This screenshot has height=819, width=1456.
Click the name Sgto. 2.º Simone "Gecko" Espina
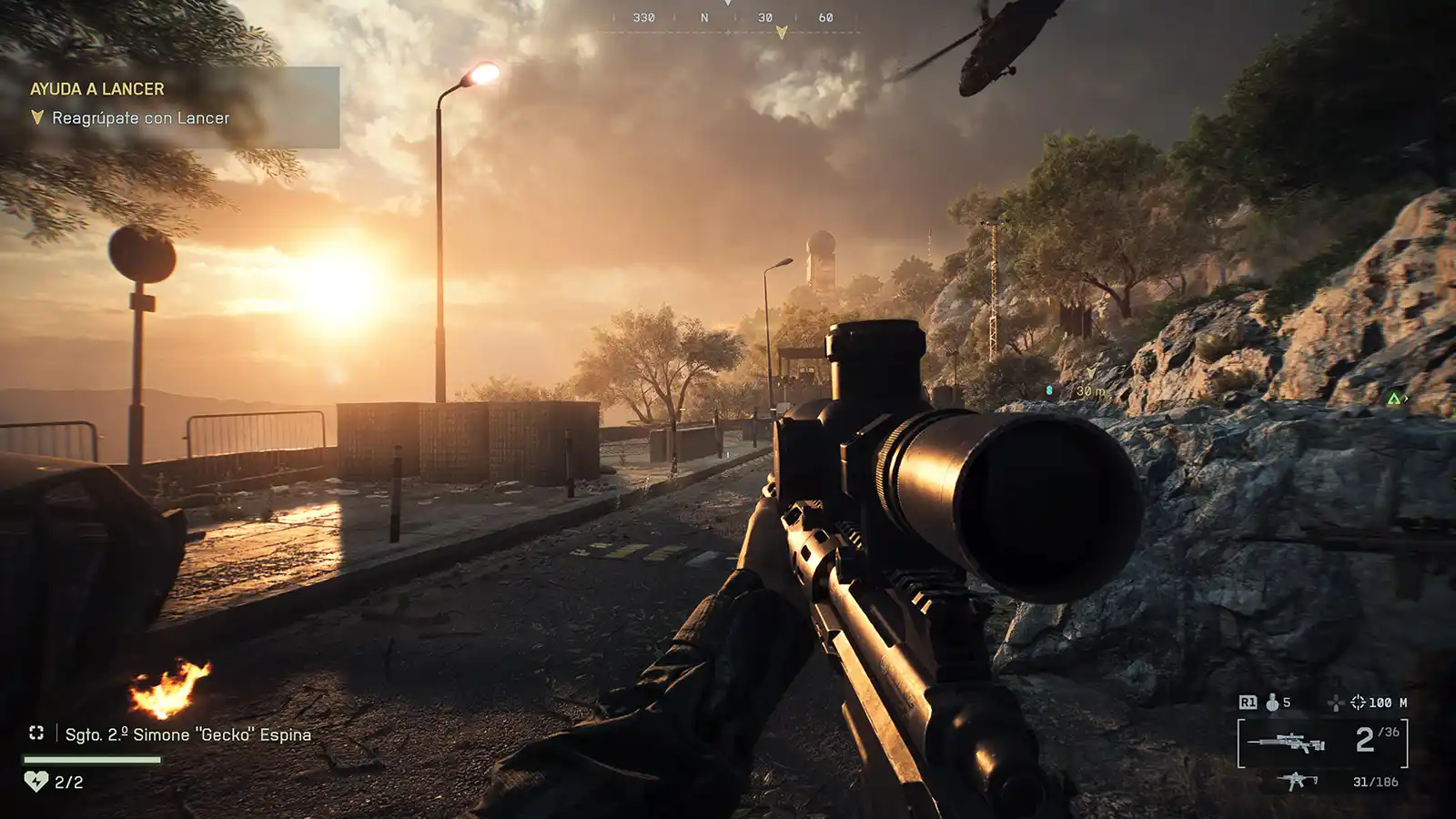tap(187, 735)
